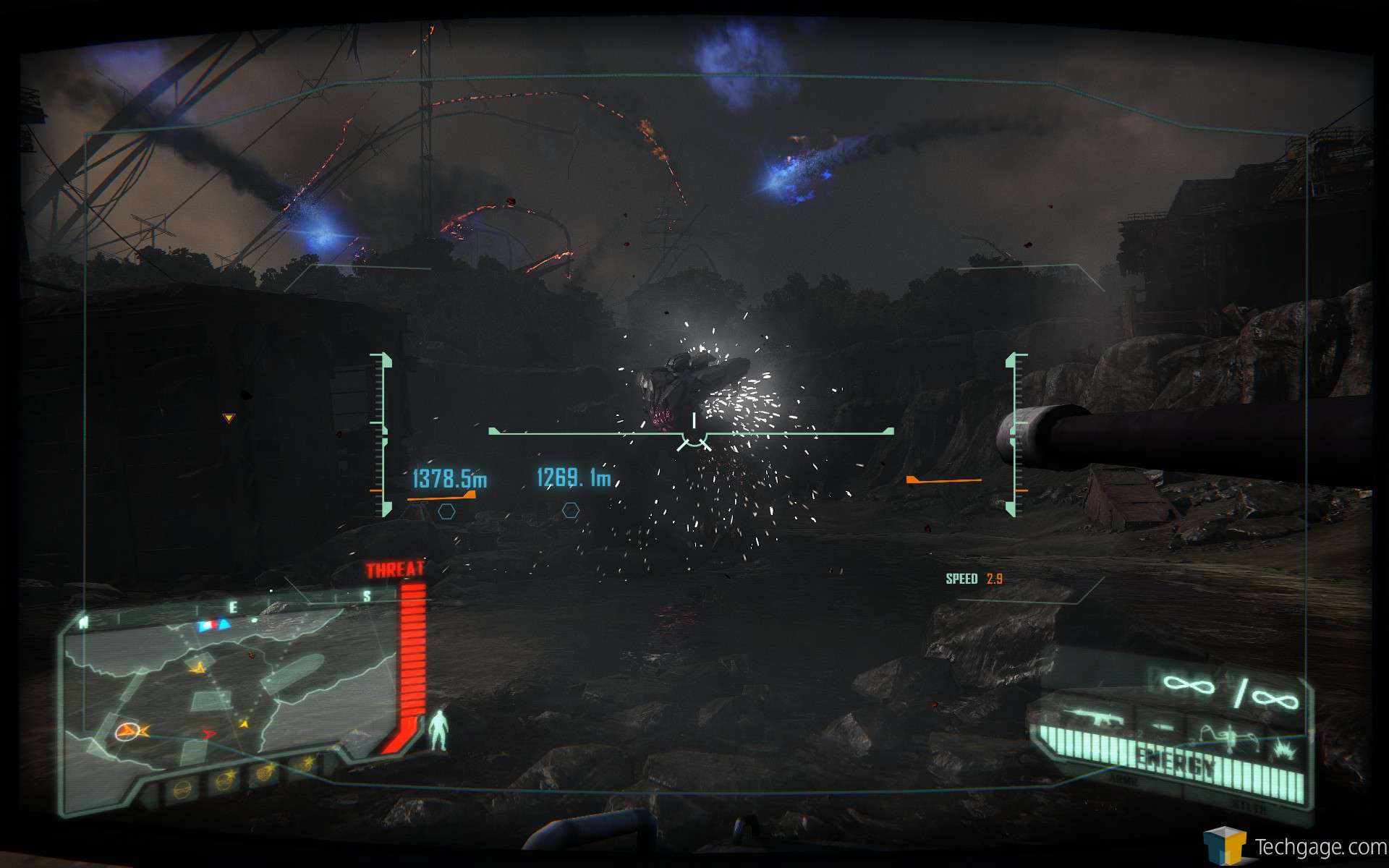Click the hexagon marker under 1378.5m
This screenshot has width=1389, height=868.
pos(446,511)
